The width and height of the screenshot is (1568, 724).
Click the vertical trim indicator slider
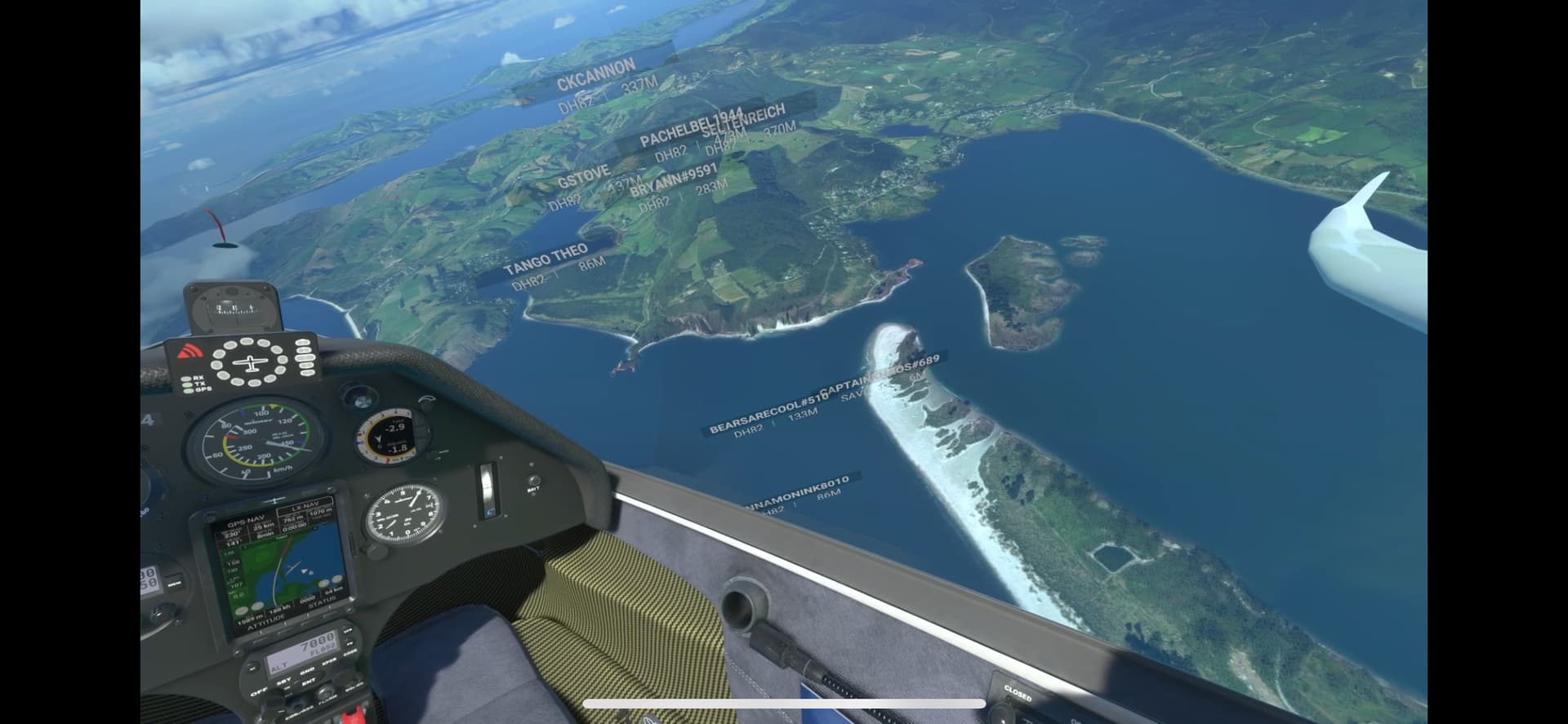click(488, 492)
